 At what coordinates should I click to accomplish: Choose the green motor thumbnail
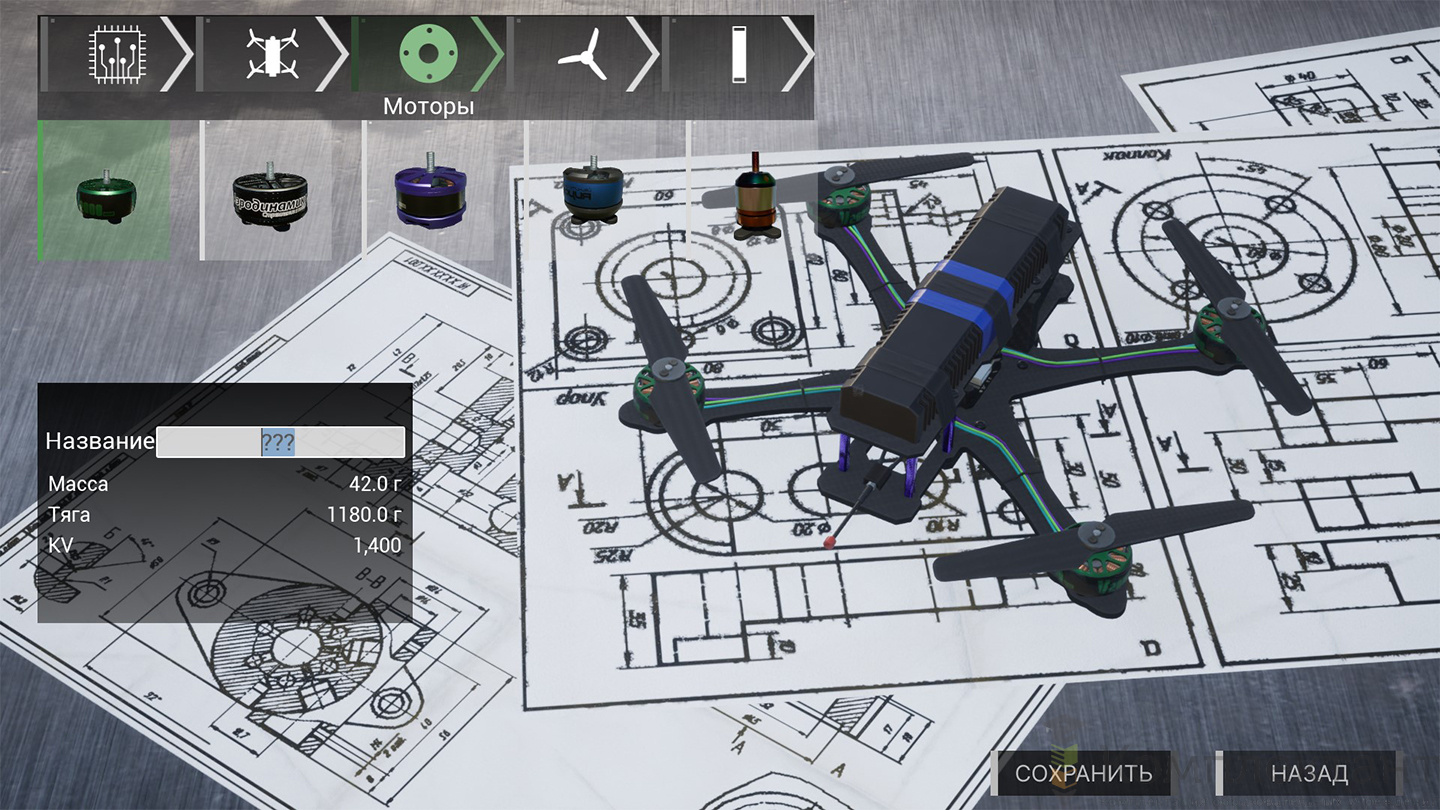coord(104,191)
